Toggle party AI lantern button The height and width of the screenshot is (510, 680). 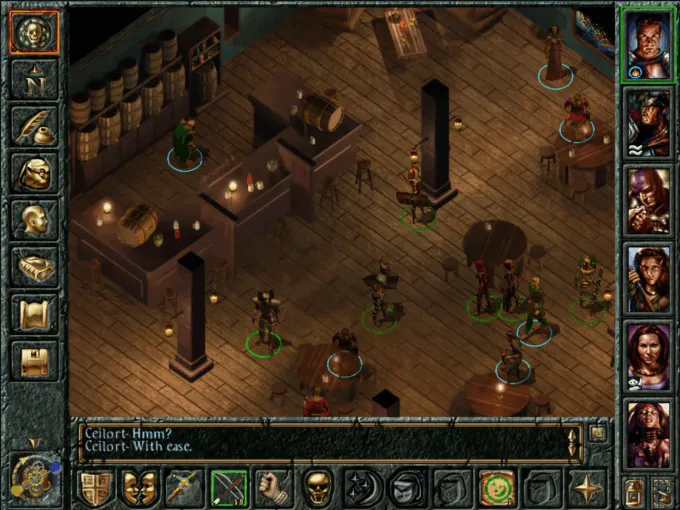pos(633,490)
